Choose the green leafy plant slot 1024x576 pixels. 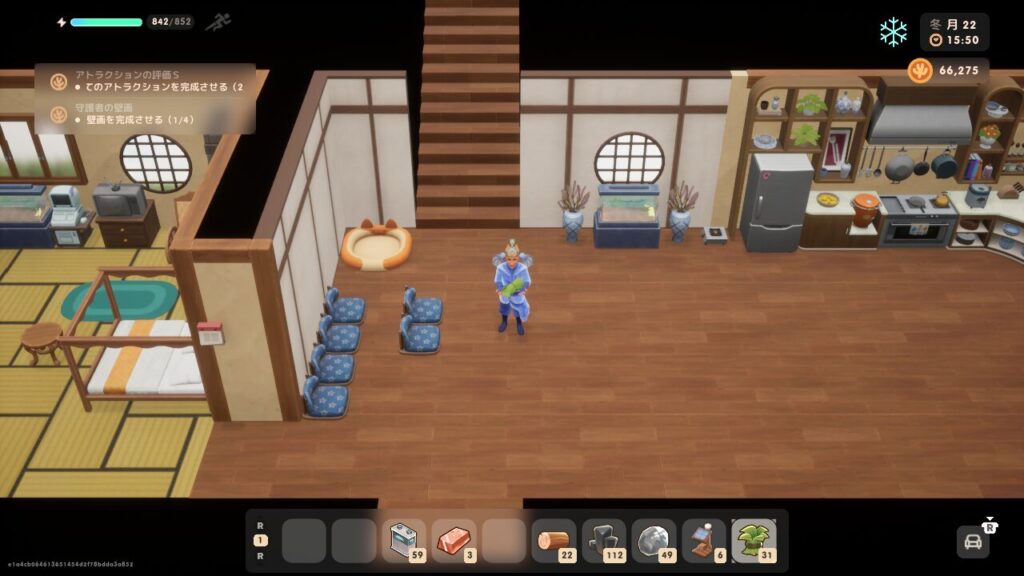pos(754,540)
